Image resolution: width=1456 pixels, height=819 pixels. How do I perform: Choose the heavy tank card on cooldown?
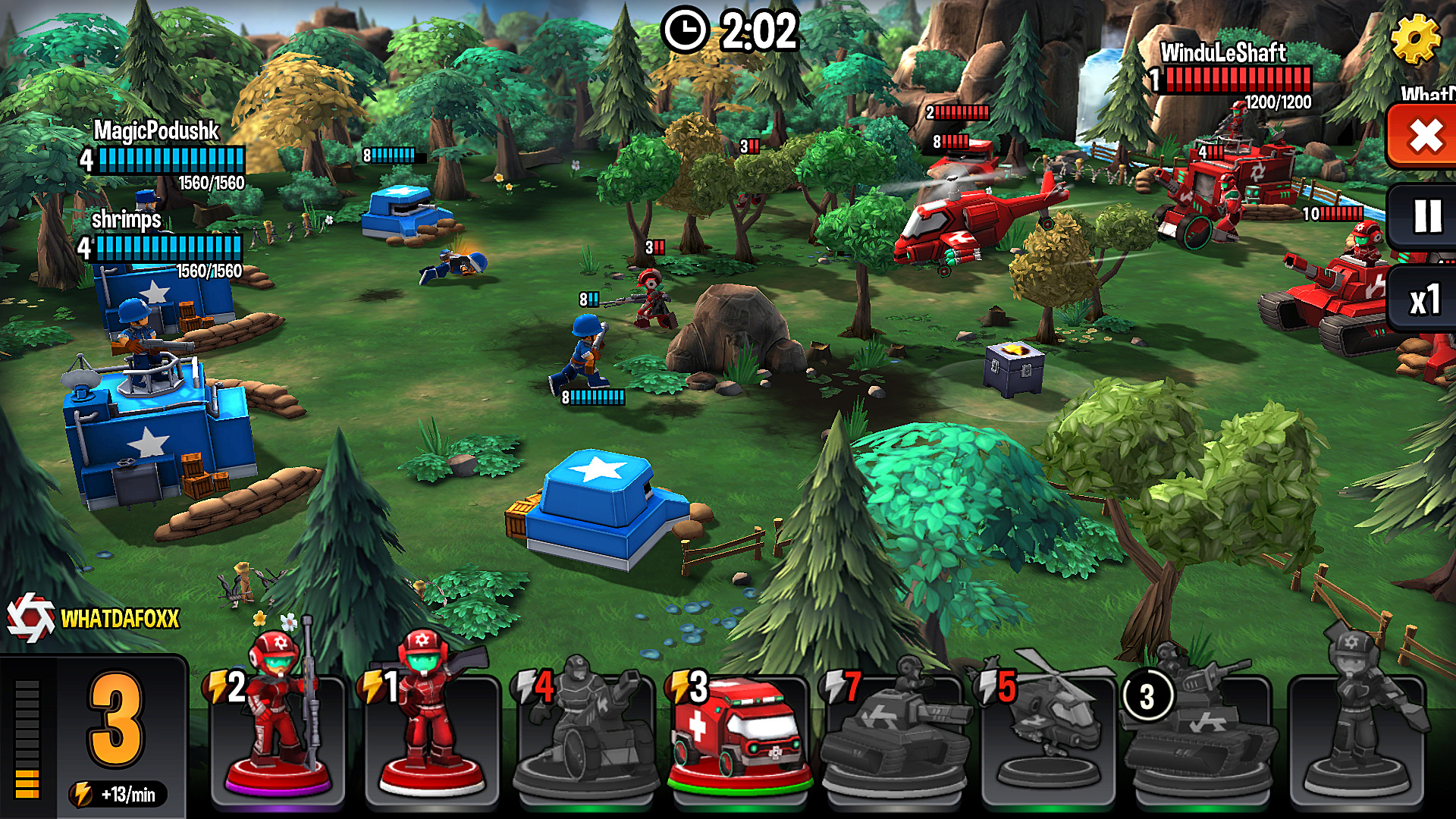point(1202,732)
